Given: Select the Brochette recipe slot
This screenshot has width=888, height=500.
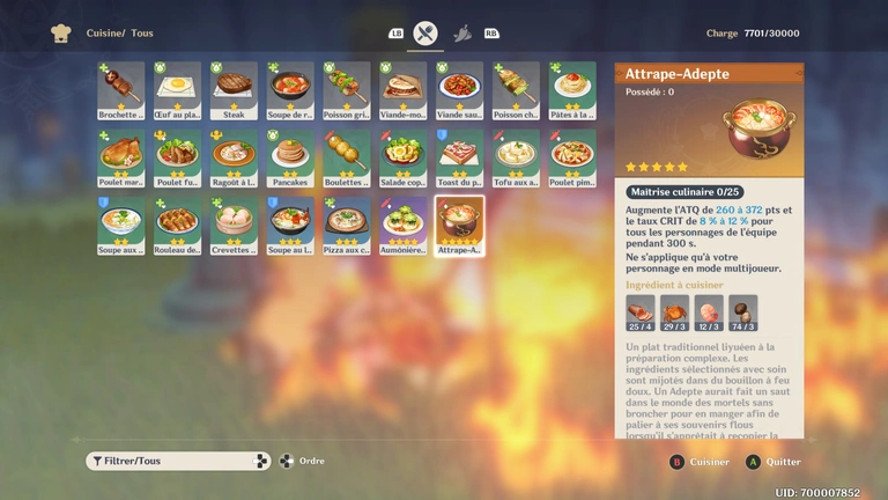Looking at the screenshot, I should (121, 90).
